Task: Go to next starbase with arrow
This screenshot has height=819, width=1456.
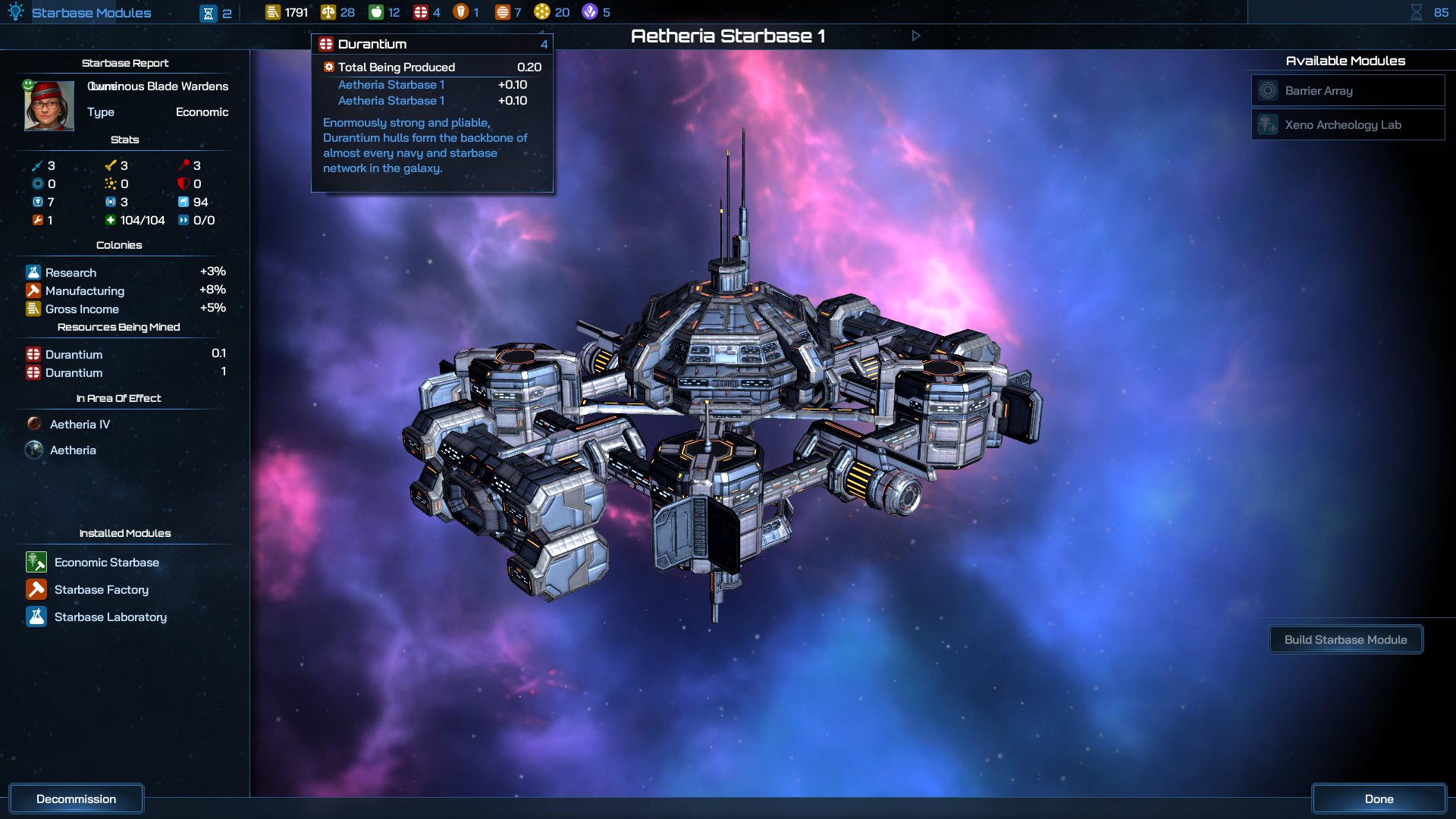Action: tap(916, 36)
